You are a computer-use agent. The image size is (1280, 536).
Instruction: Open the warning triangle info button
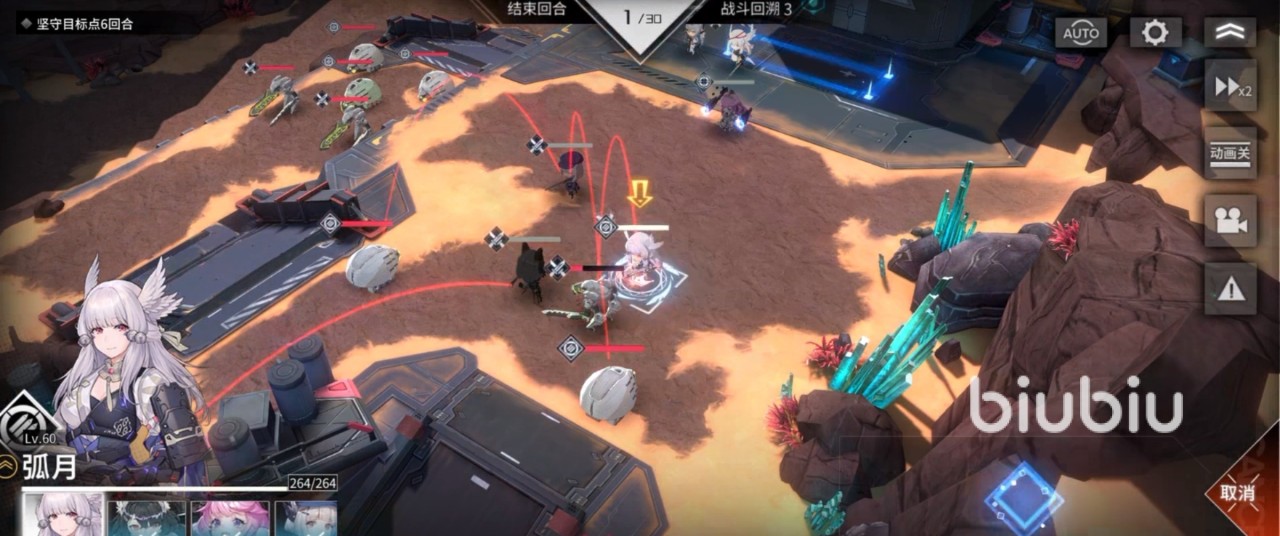click(1230, 289)
